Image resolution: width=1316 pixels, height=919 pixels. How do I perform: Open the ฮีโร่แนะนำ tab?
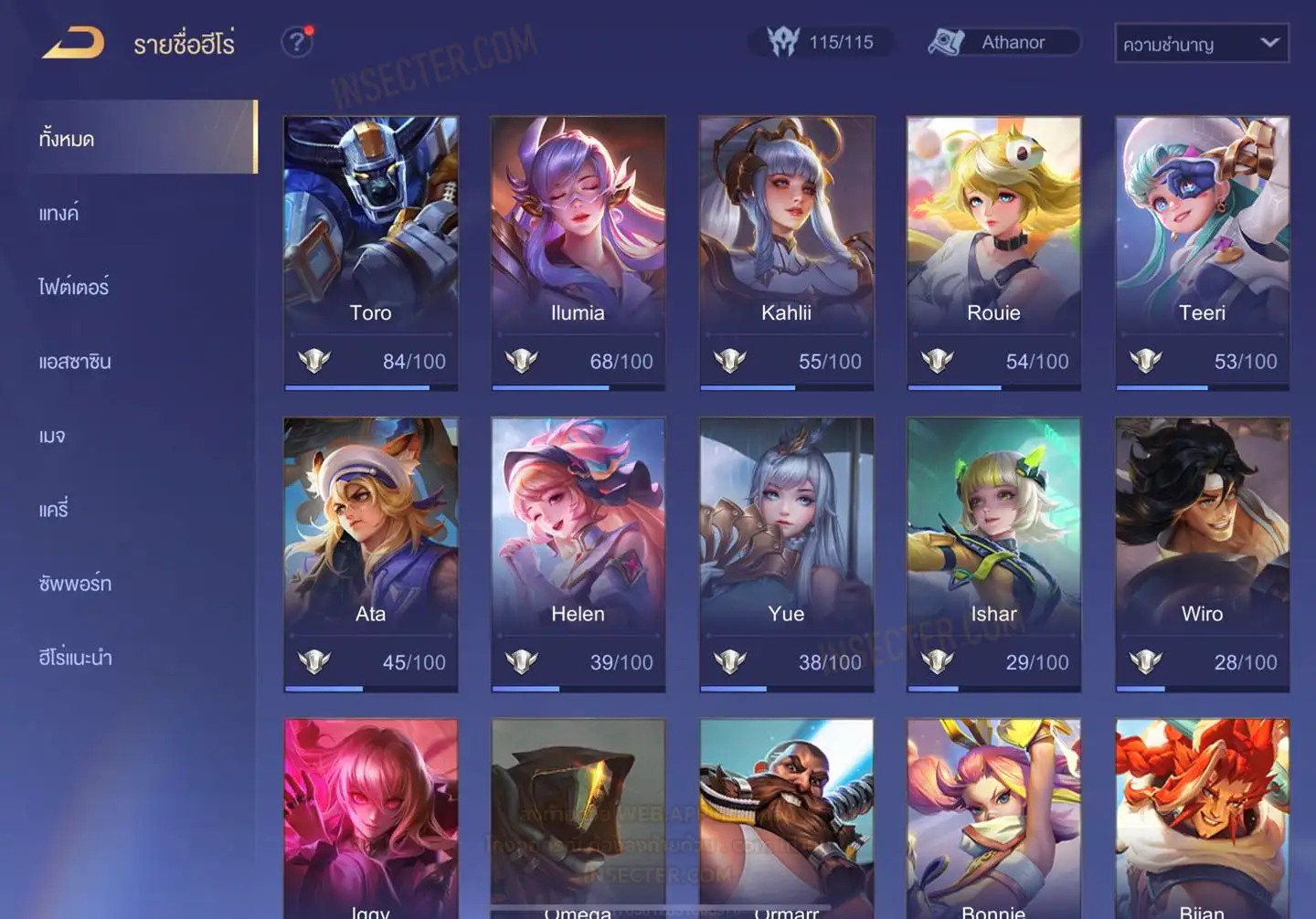click(x=76, y=657)
